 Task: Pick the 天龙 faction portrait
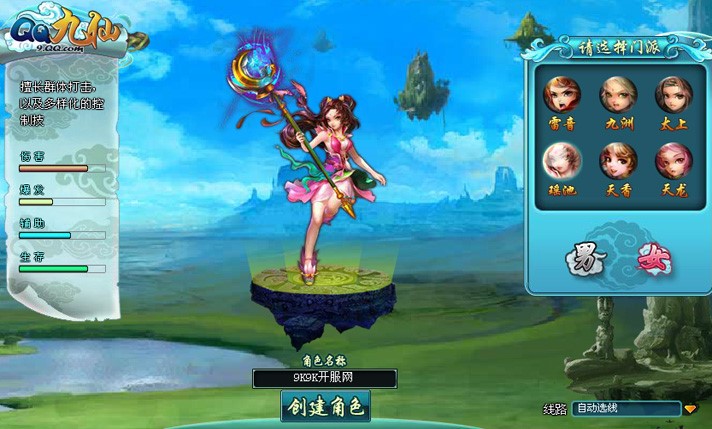click(x=673, y=160)
